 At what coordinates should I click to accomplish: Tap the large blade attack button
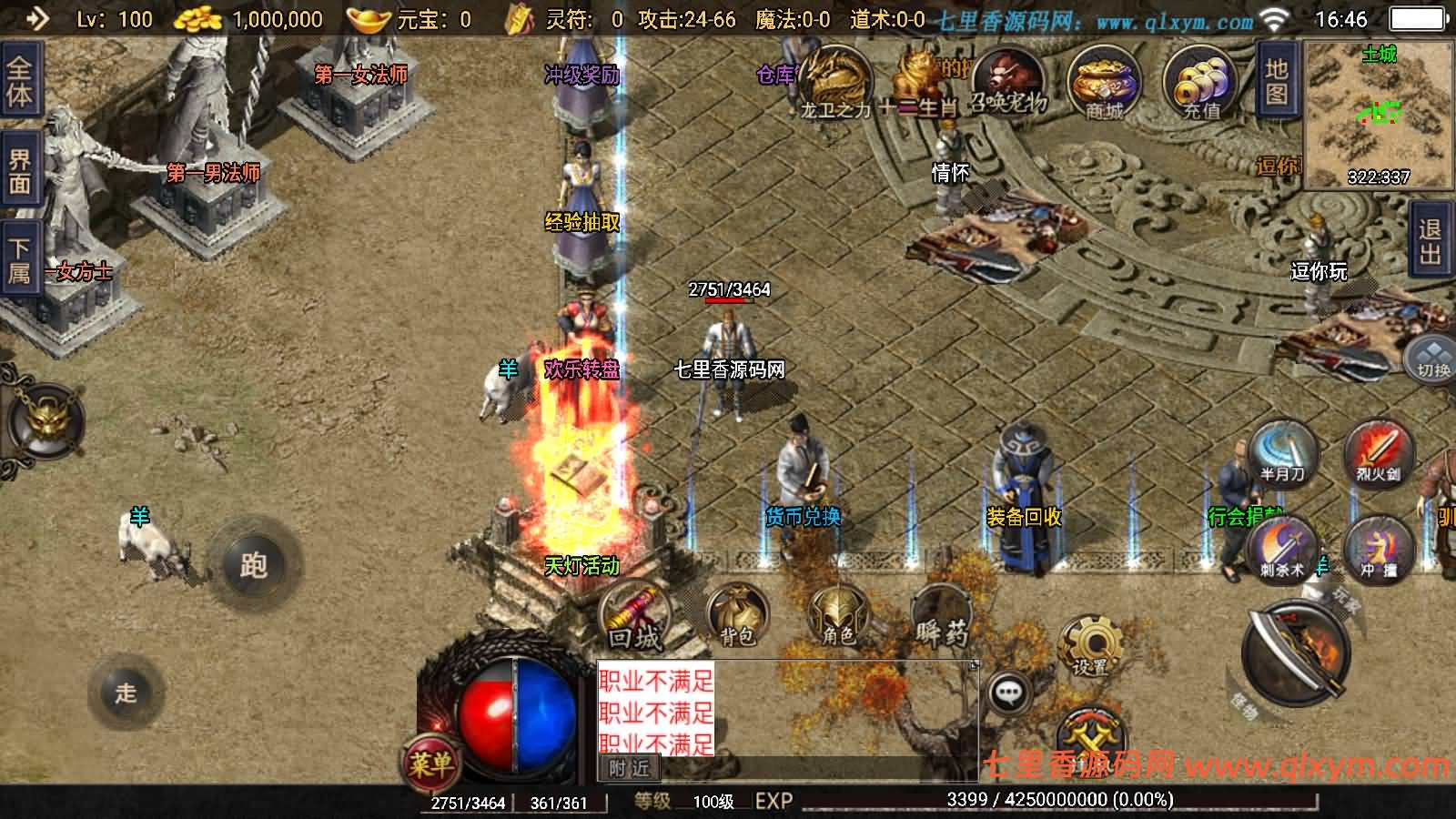[1296, 651]
